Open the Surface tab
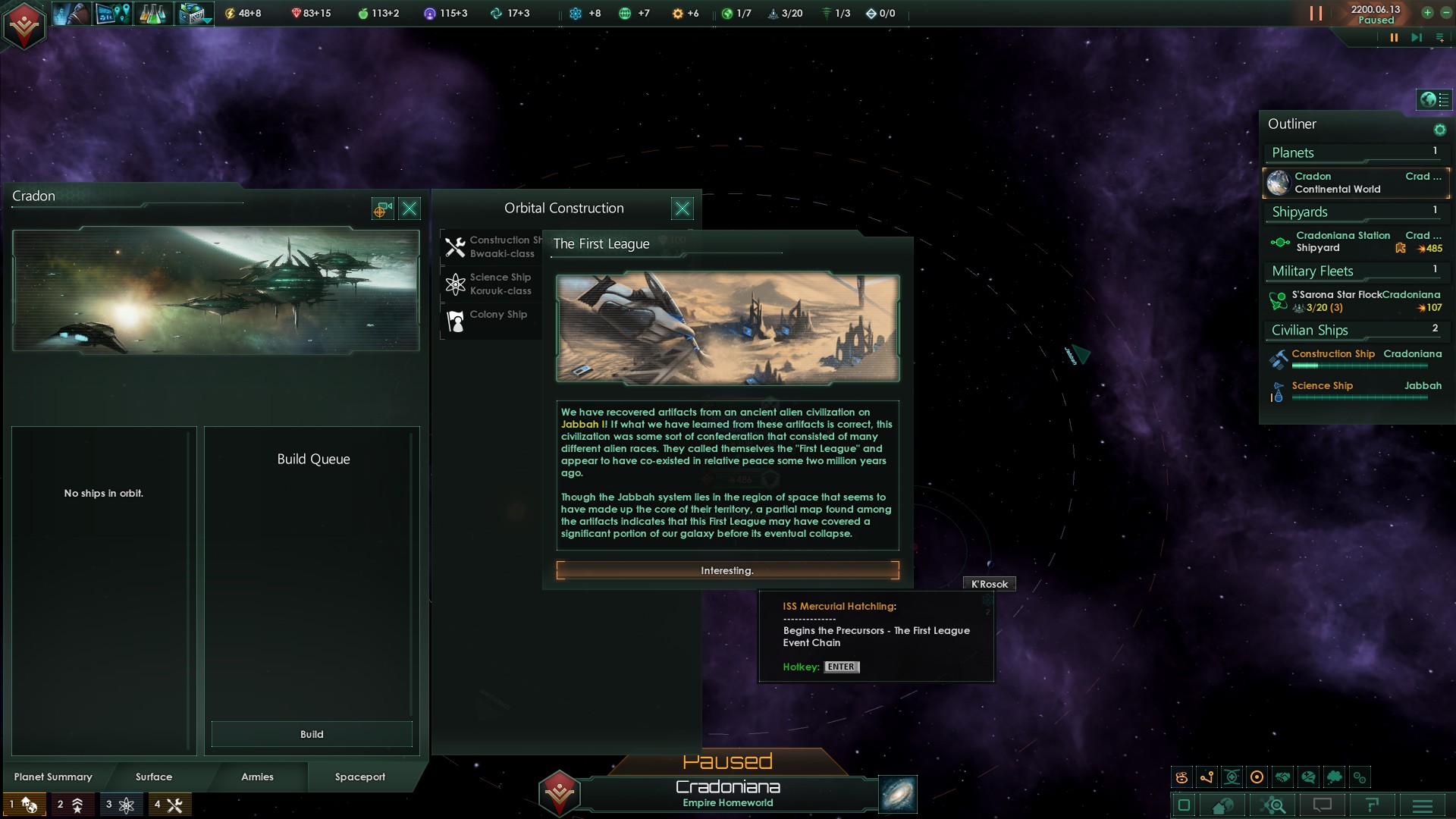This screenshot has height=819, width=1456. (x=154, y=777)
